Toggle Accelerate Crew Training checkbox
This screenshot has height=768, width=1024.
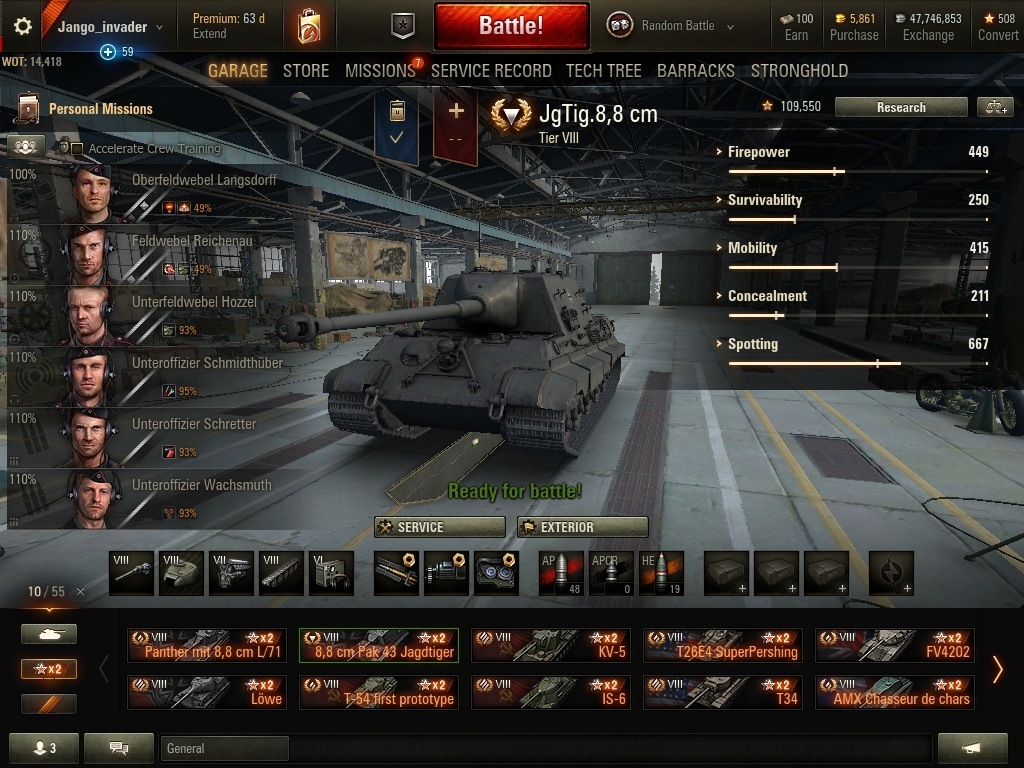[77, 149]
